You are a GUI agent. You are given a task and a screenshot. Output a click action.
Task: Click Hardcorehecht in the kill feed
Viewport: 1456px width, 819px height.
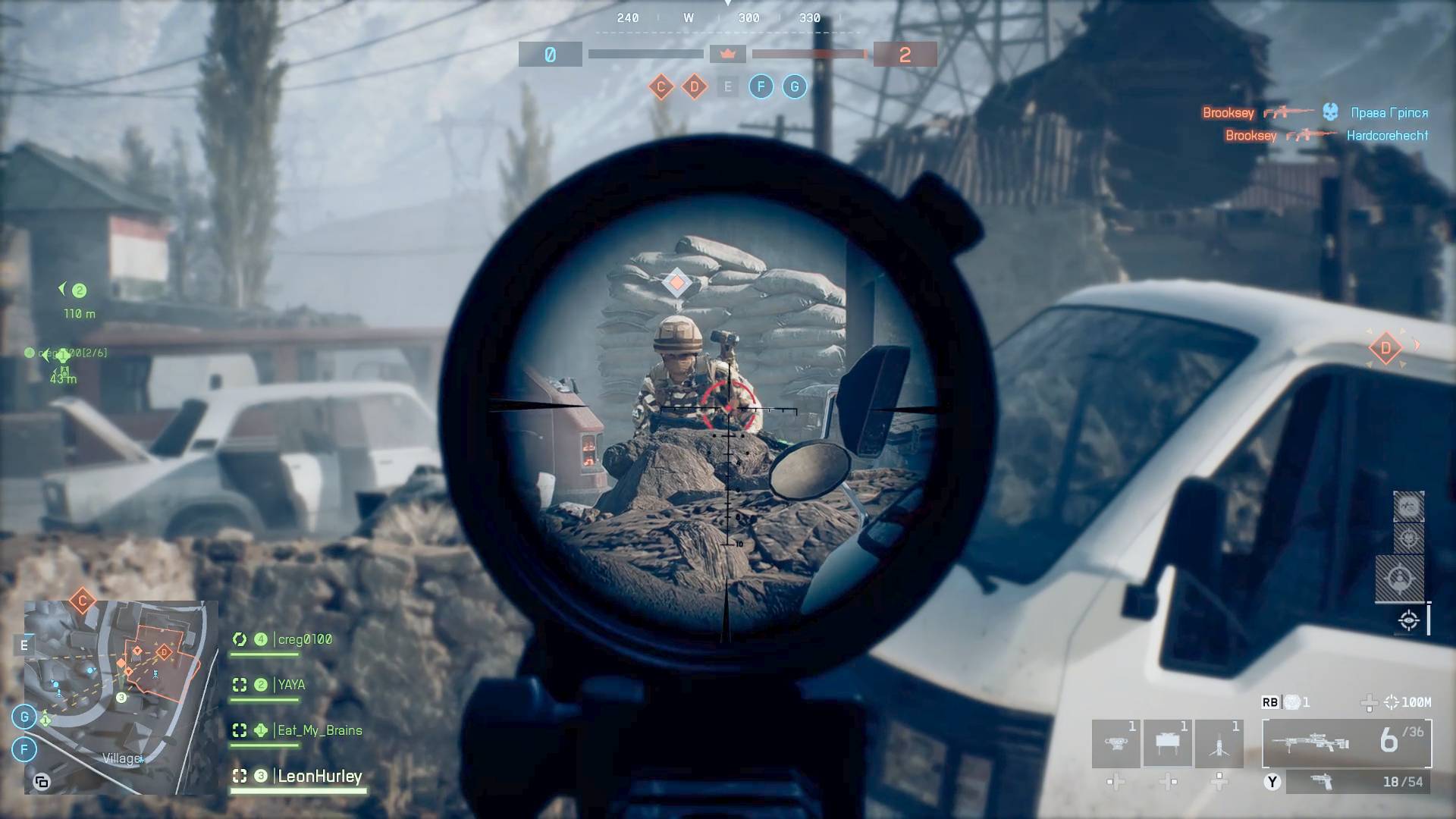pos(1386,135)
